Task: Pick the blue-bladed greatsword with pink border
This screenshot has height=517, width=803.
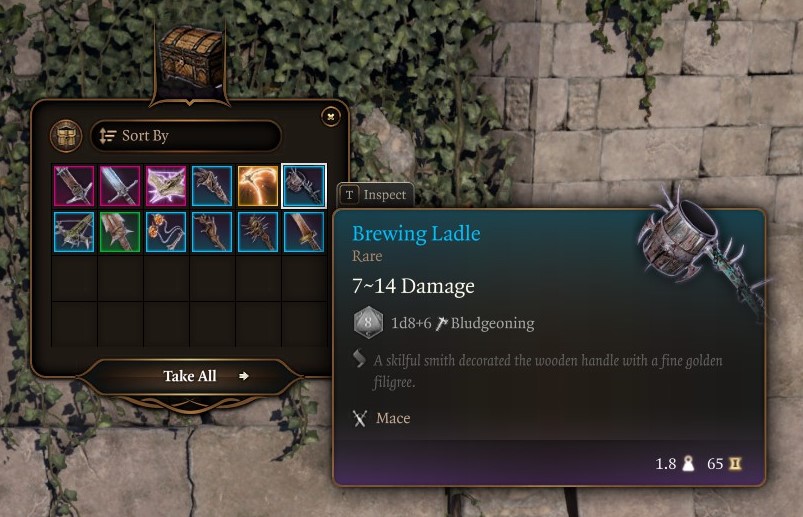Action: click(120, 186)
